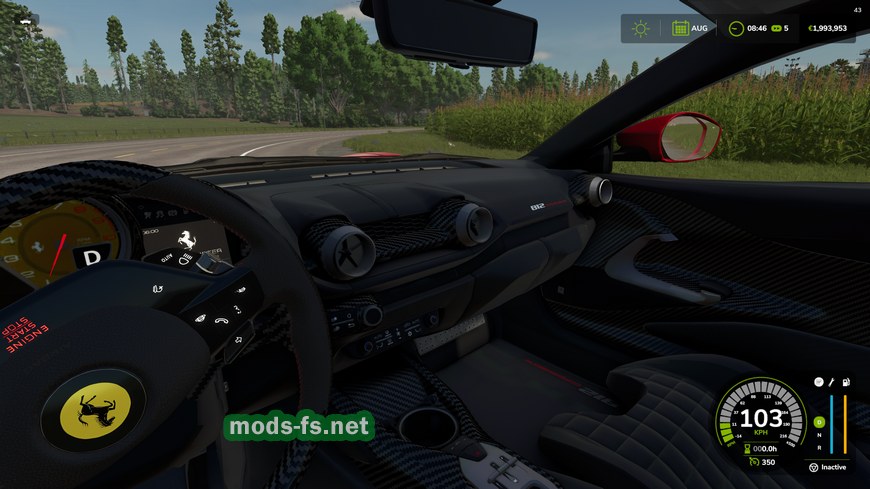Choose the N neutral gear indicator
Viewport: 870px width, 489px height.
click(819, 435)
